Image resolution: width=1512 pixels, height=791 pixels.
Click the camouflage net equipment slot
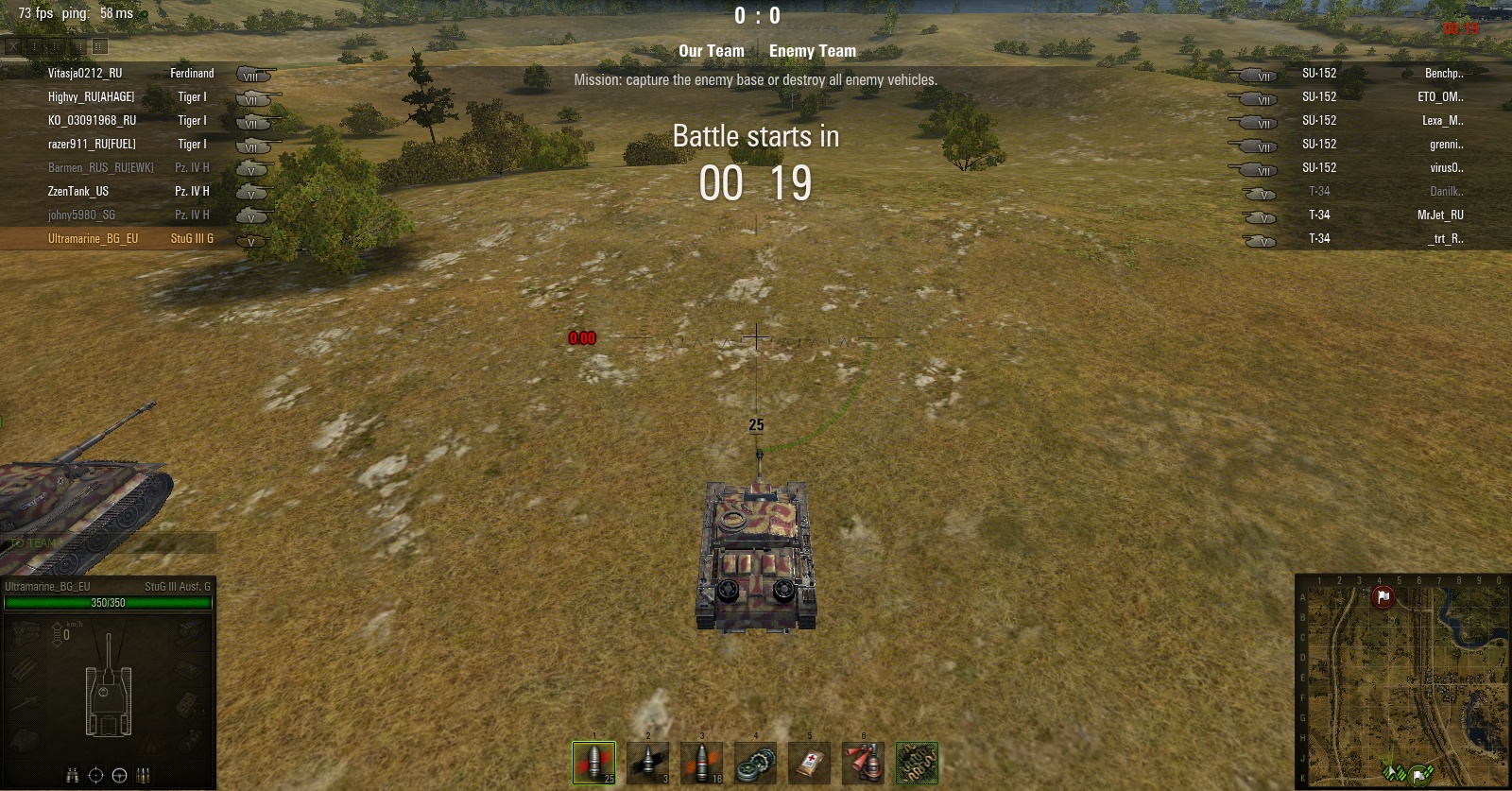pos(917,763)
